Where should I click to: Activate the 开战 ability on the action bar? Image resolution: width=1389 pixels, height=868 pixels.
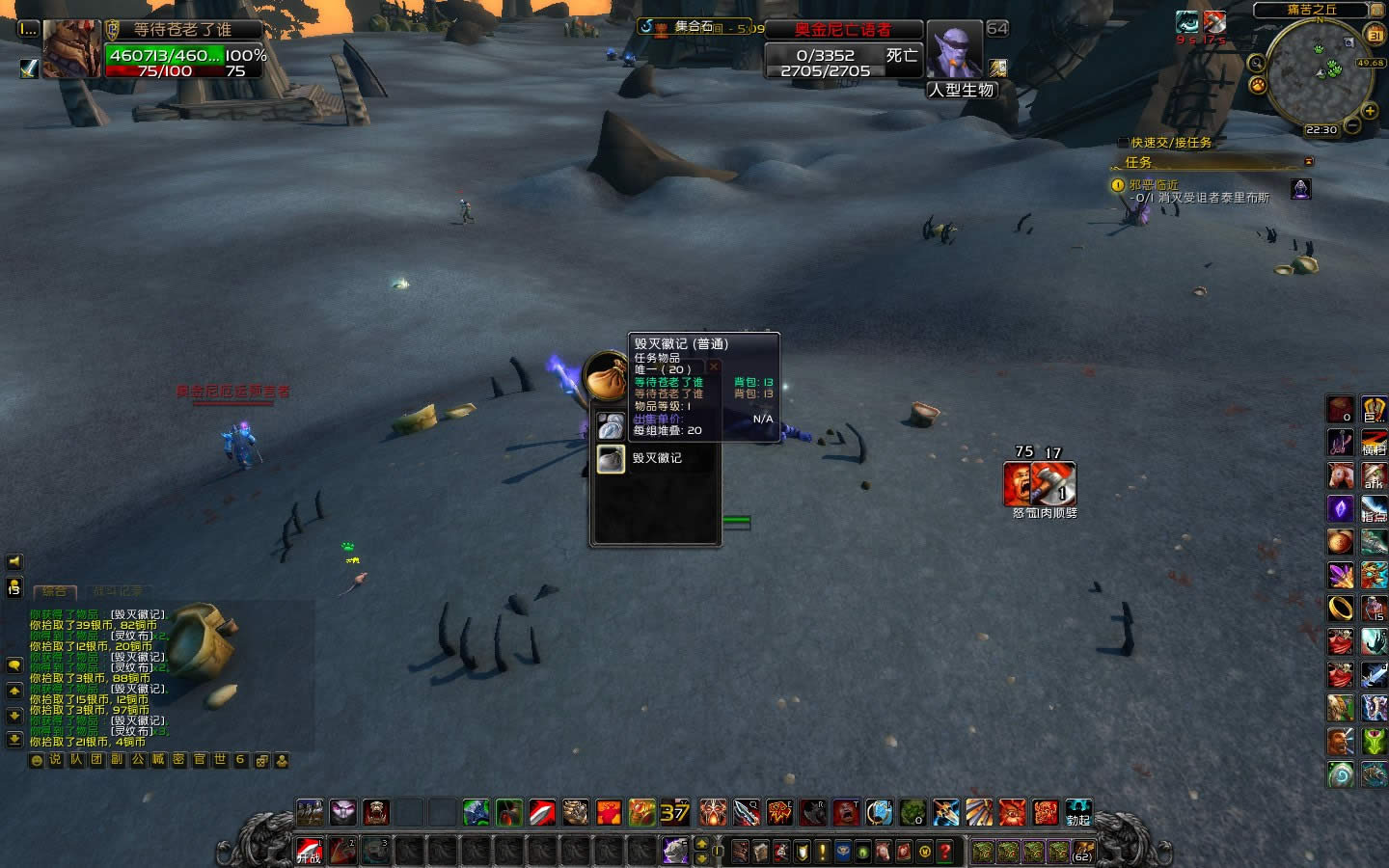pos(309,851)
